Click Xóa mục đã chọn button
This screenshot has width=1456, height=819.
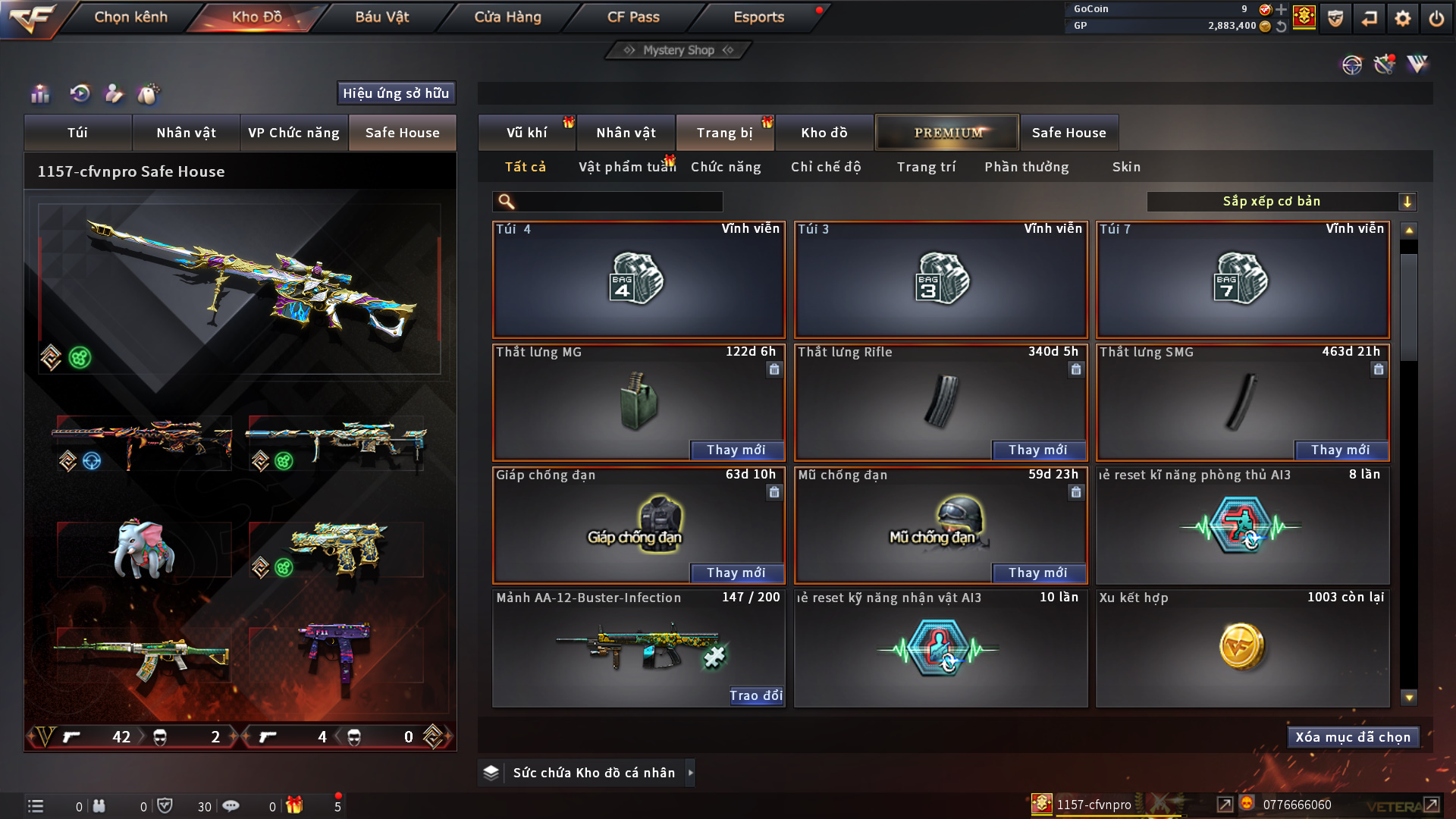tap(1353, 737)
